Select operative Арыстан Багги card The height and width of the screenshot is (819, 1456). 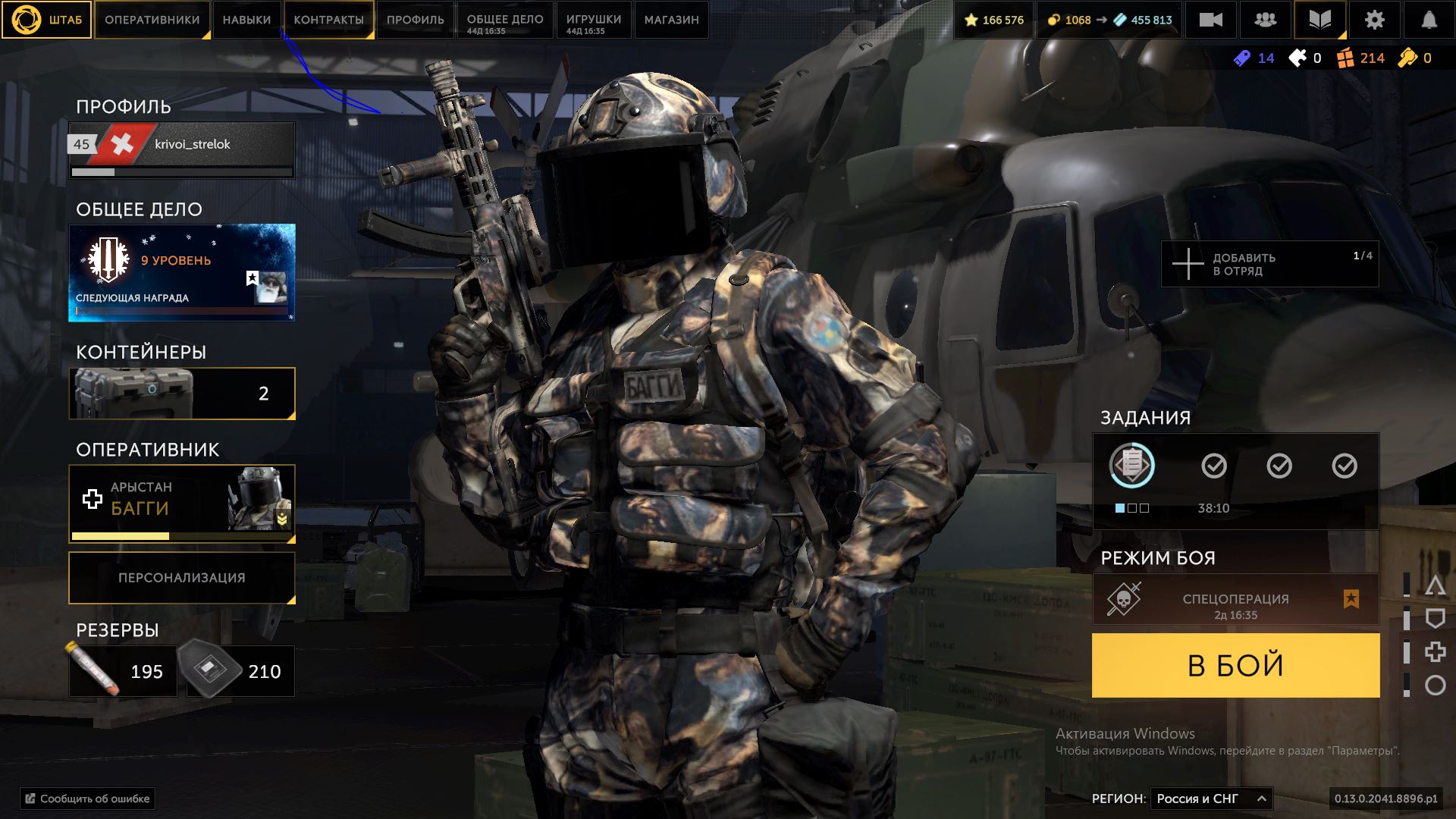(182, 499)
